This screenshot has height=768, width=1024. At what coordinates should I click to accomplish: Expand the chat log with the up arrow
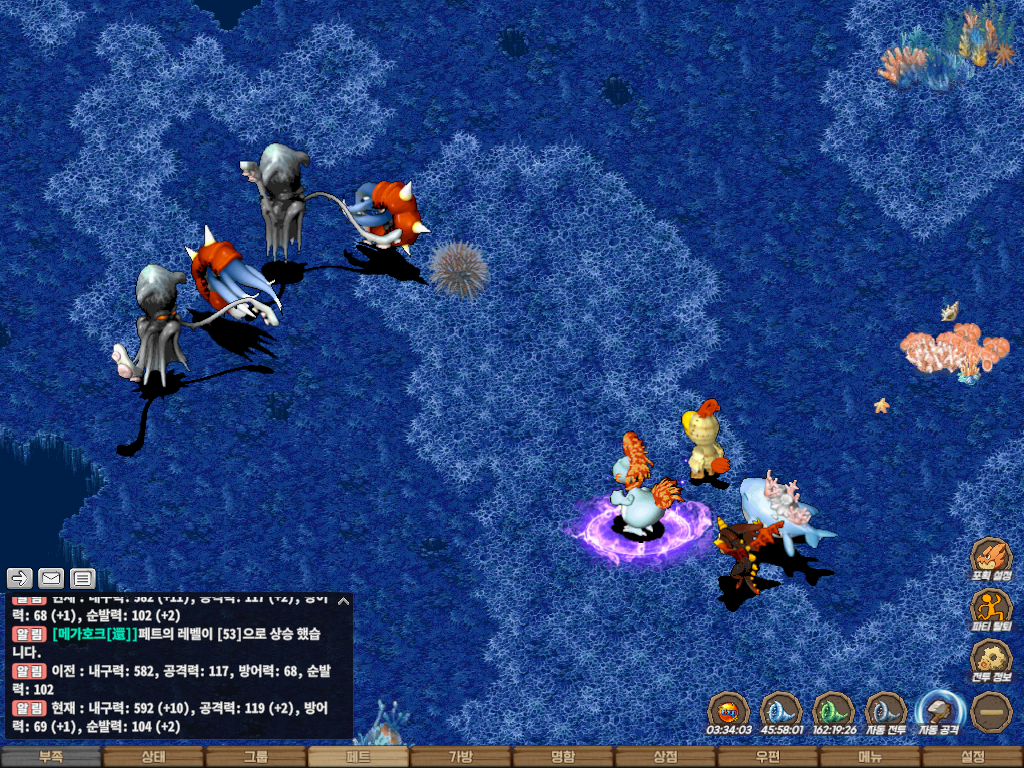coord(343,601)
